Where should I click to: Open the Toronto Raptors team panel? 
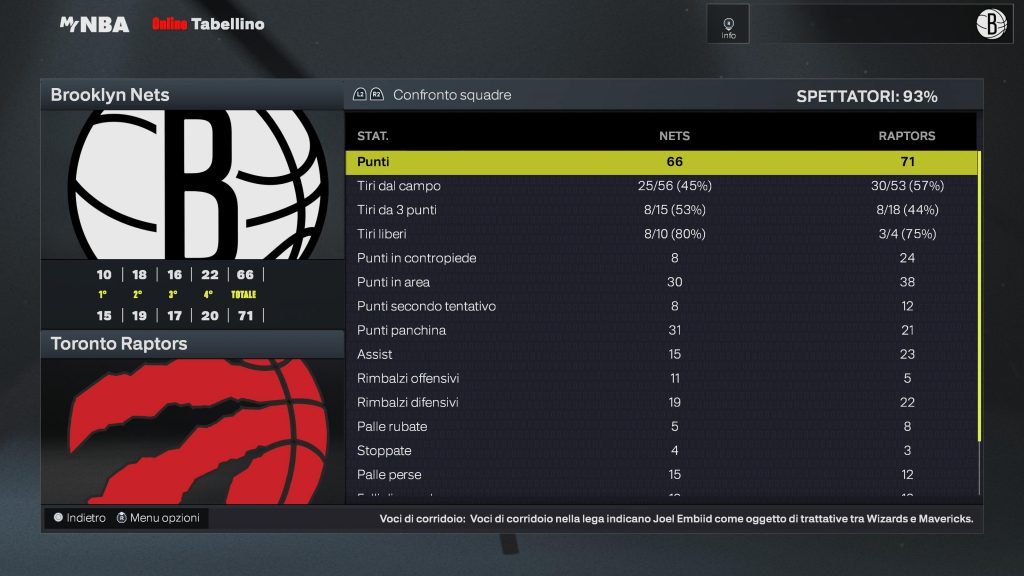tap(192, 344)
